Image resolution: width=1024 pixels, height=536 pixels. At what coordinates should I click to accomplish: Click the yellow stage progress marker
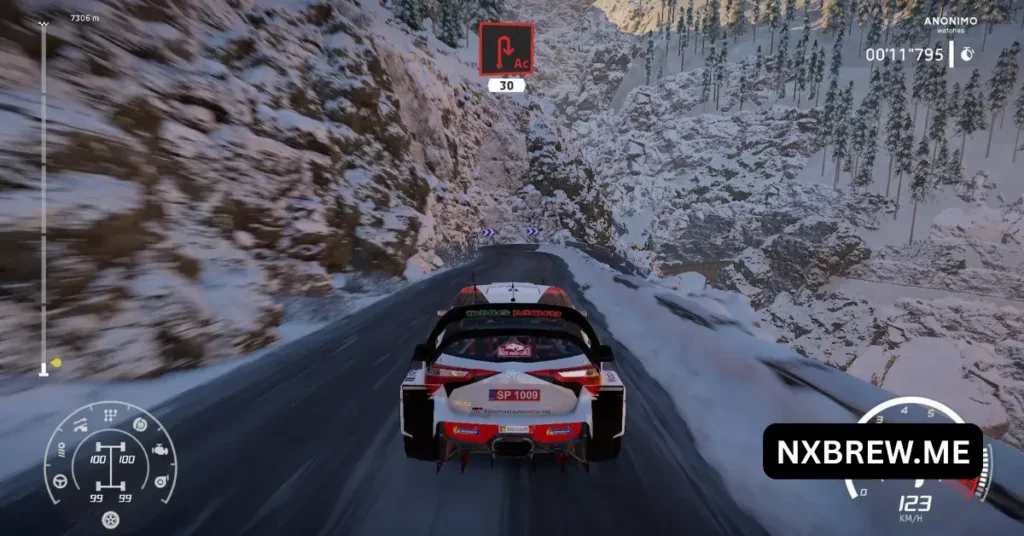coord(56,362)
